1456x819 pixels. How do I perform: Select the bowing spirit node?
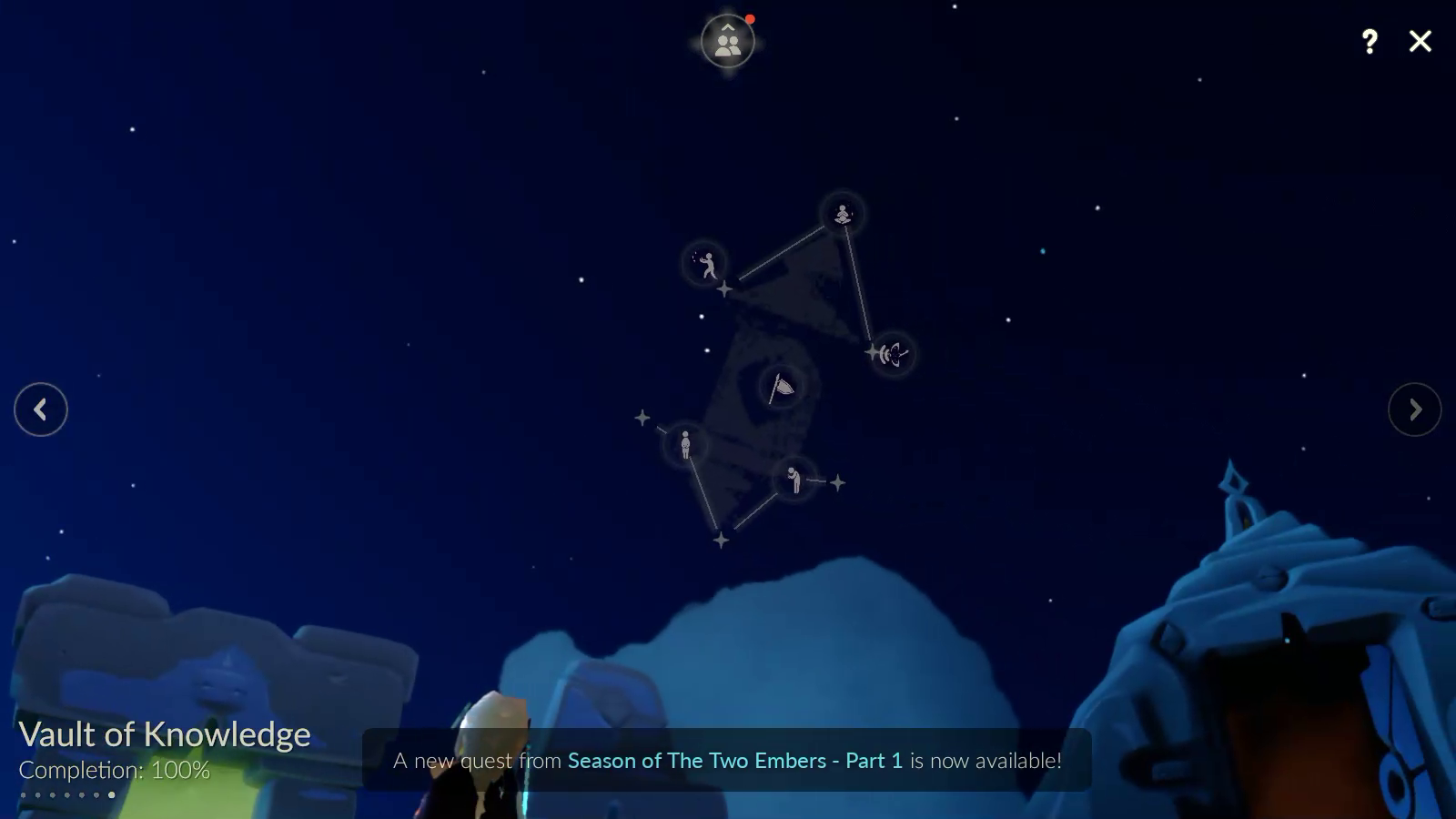(x=794, y=479)
